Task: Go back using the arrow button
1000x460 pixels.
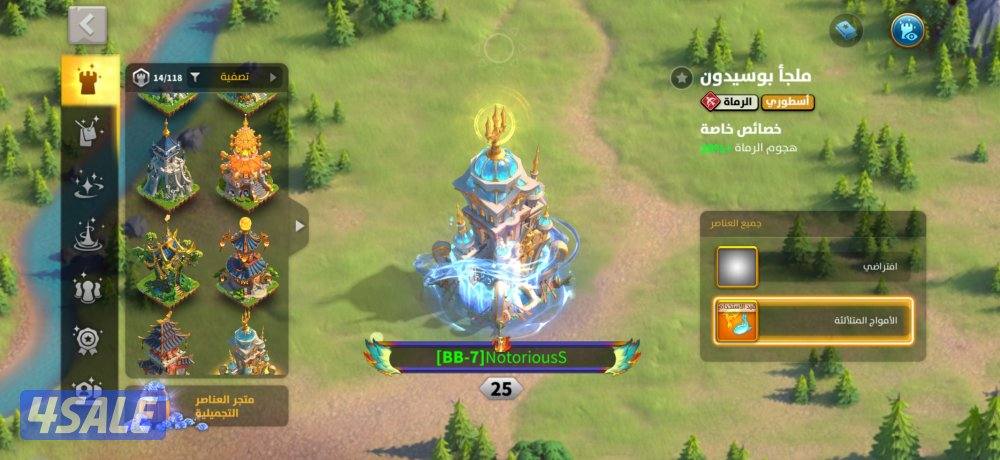Action: pyautogui.click(x=88, y=25)
